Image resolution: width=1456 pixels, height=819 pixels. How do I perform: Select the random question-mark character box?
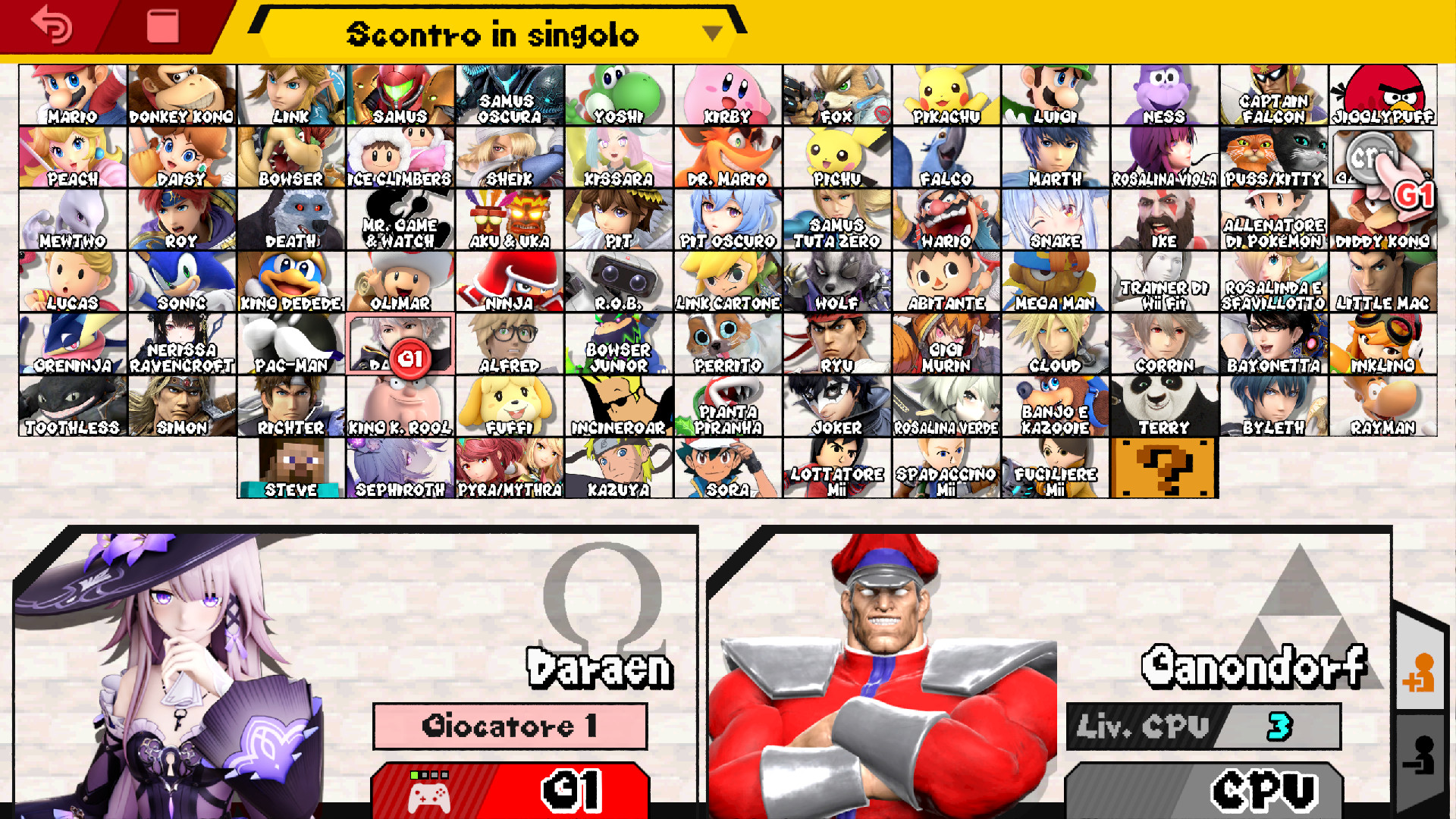[x=1165, y=466]
